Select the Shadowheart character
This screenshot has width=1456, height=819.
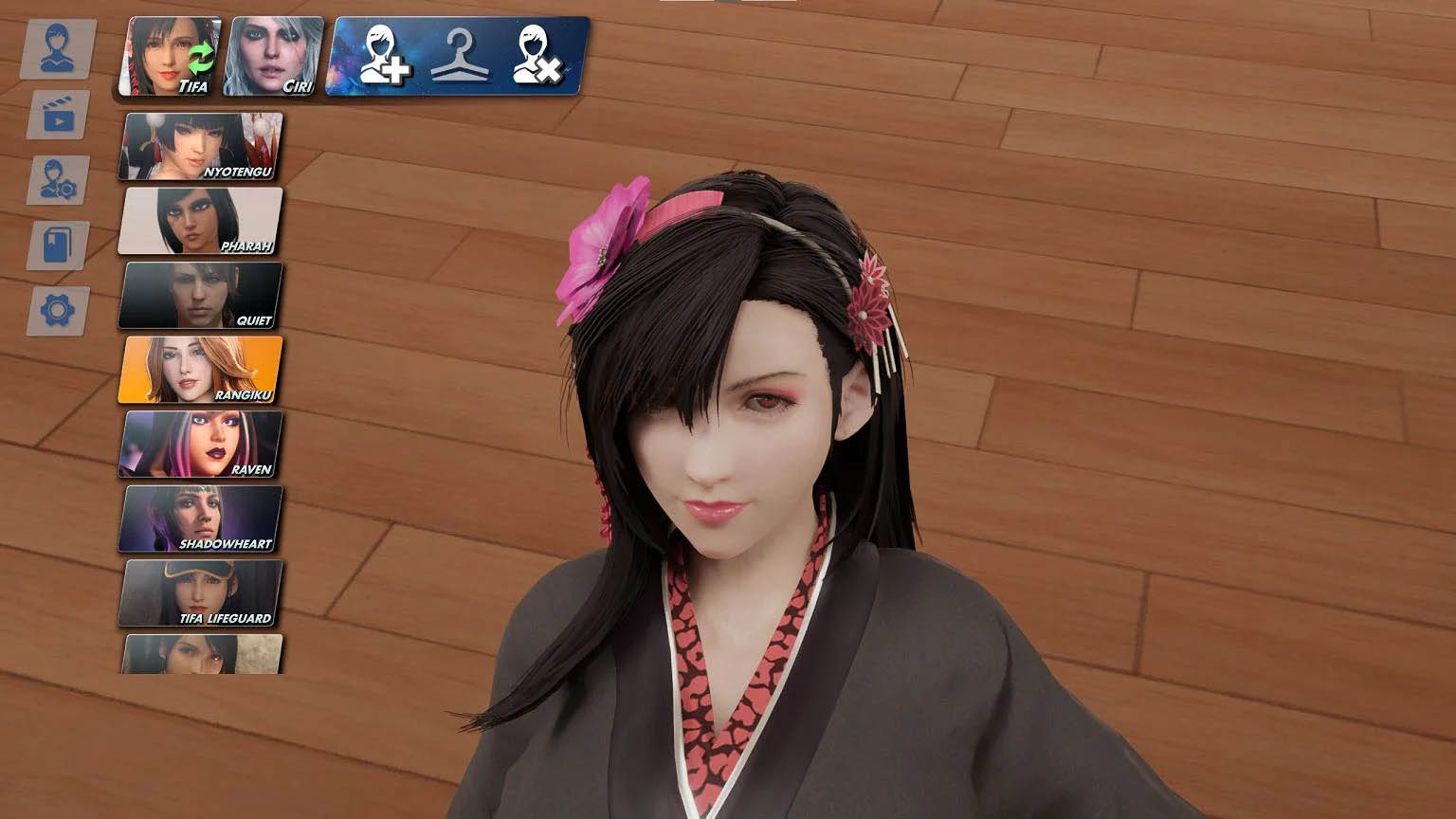[199, 517]
